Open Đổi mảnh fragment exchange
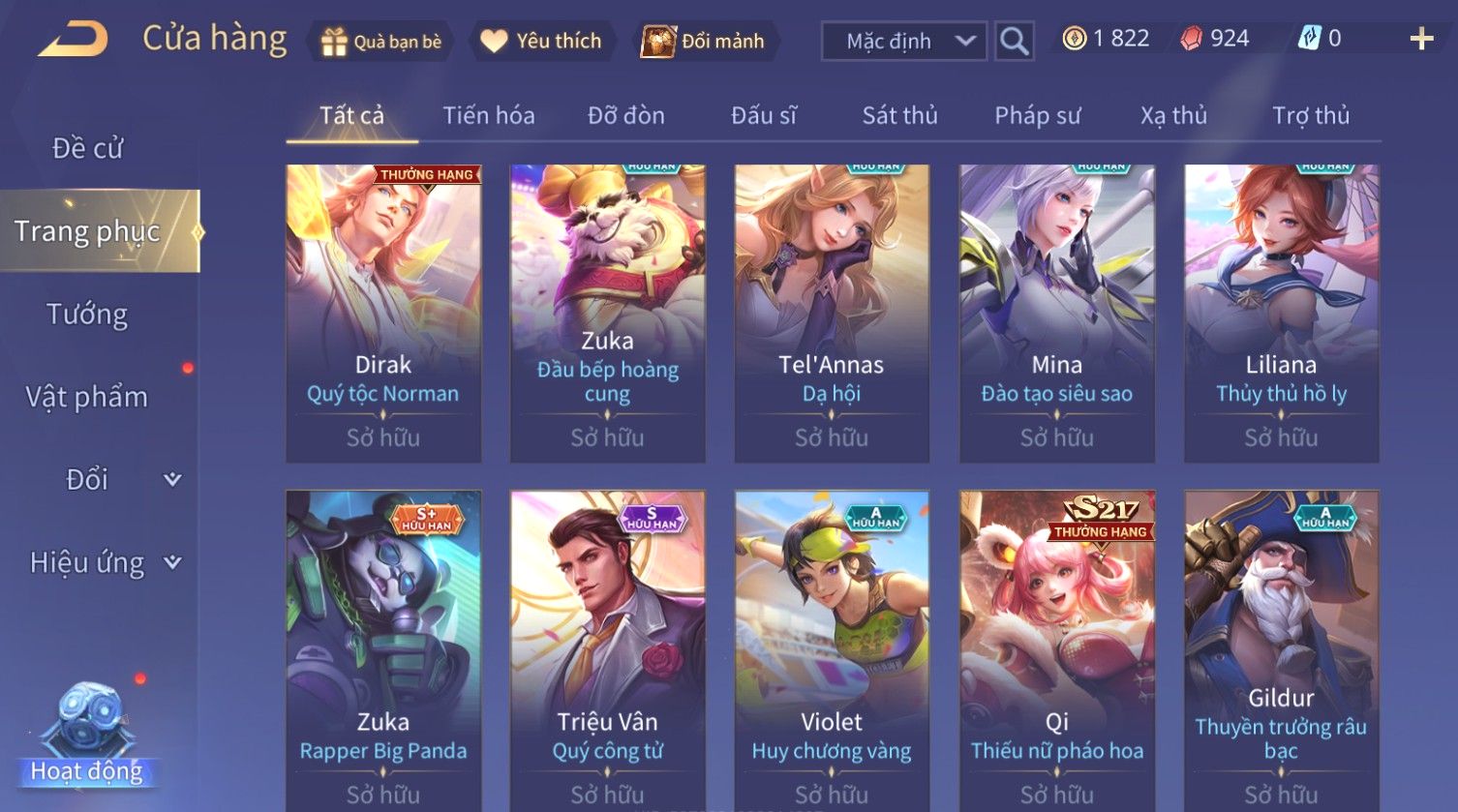1458x812 pixels. 704,42
